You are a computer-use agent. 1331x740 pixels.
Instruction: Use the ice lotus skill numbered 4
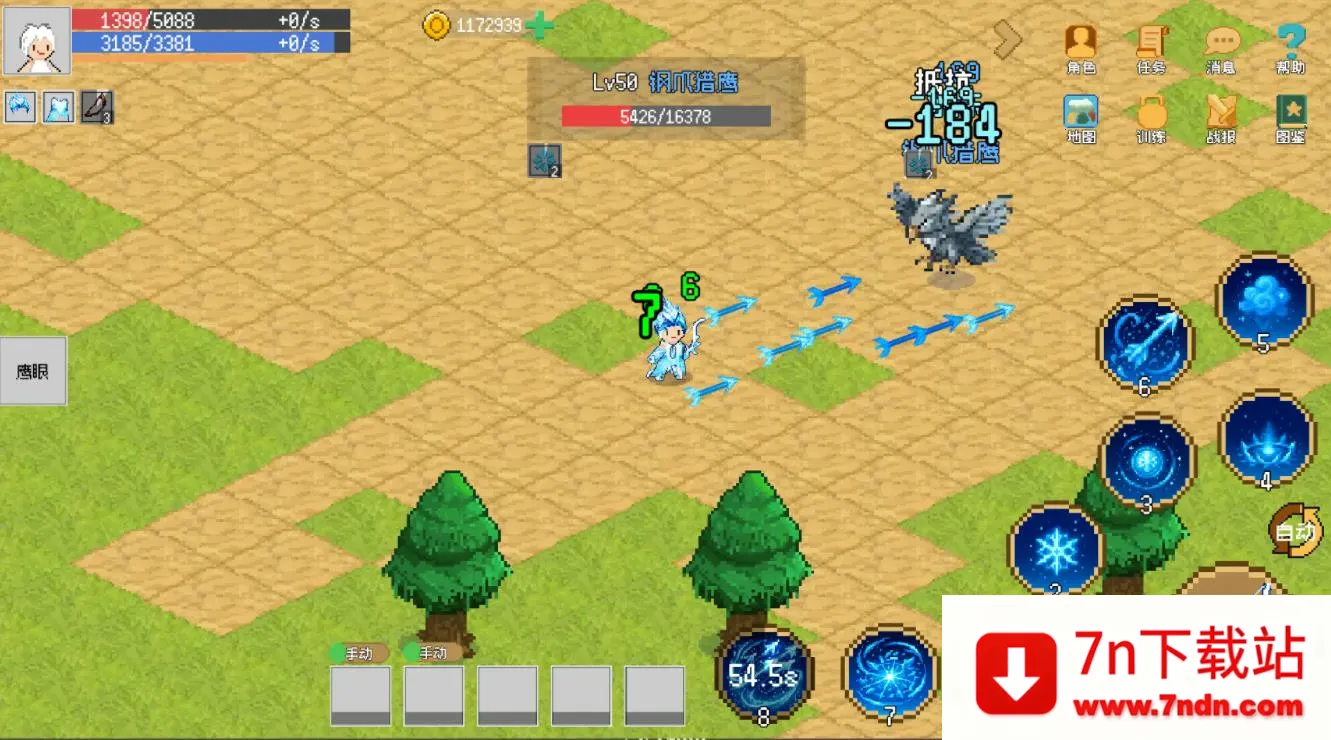point(1266,438)
